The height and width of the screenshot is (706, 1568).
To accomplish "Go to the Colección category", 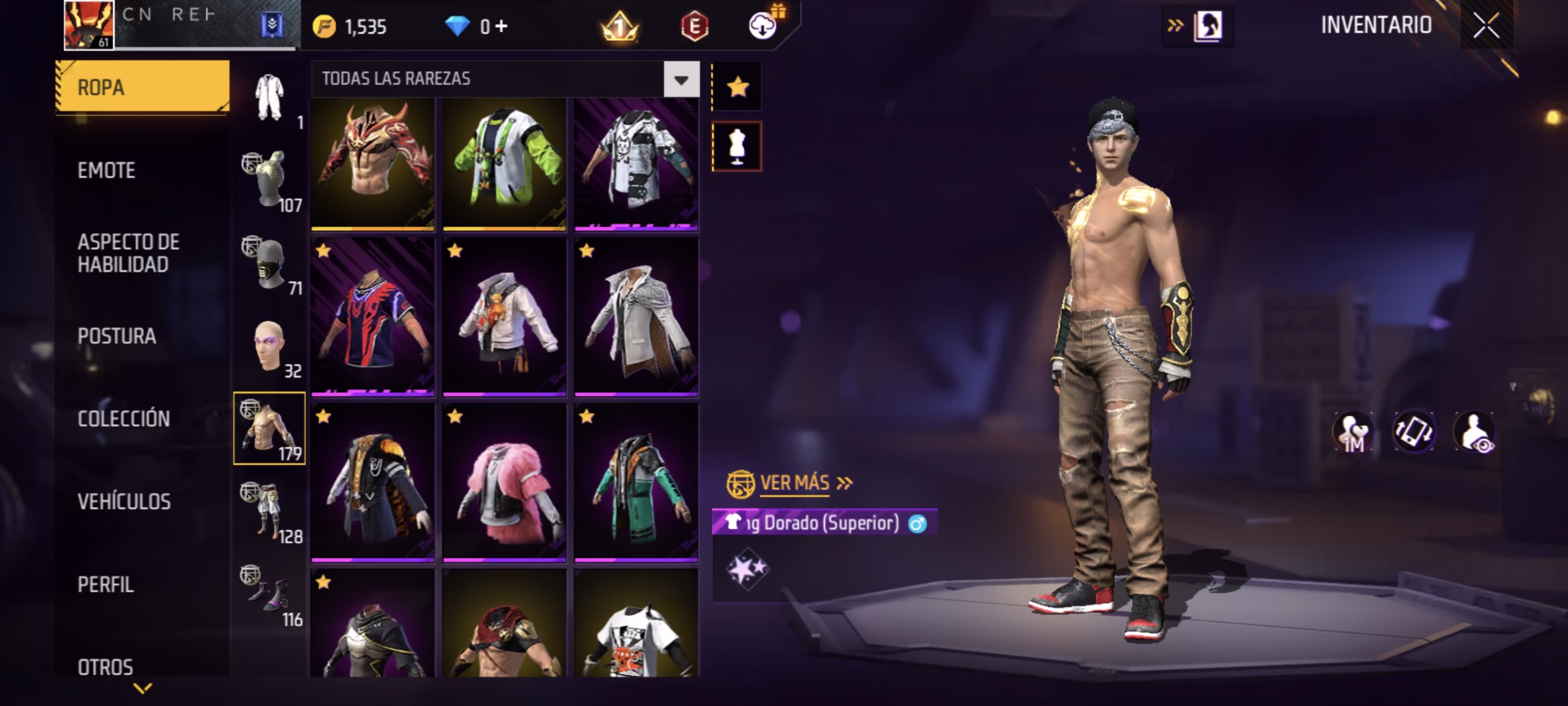I will pyautogui.click(x=123, y=419).
